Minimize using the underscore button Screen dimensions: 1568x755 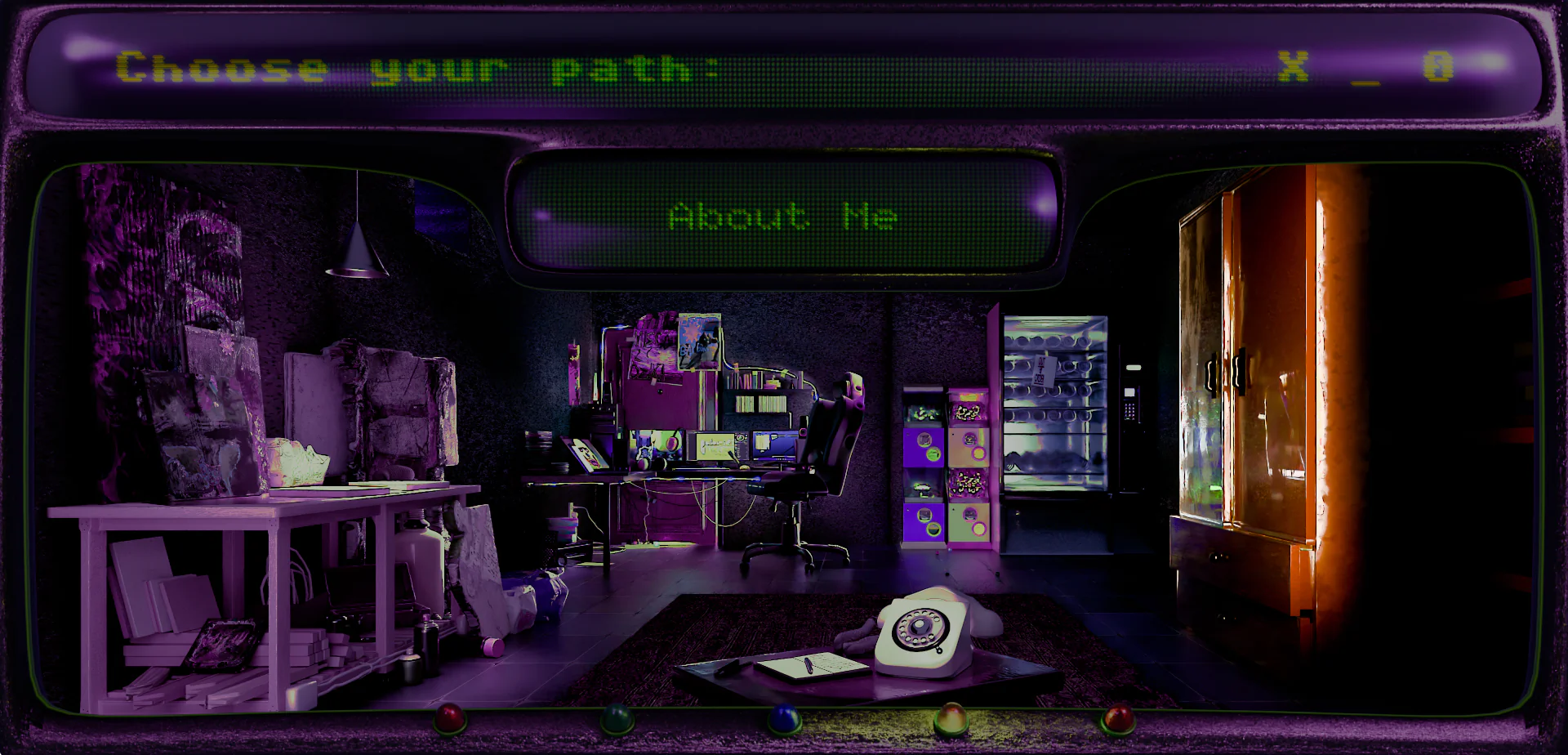(x=1365, y=74)
